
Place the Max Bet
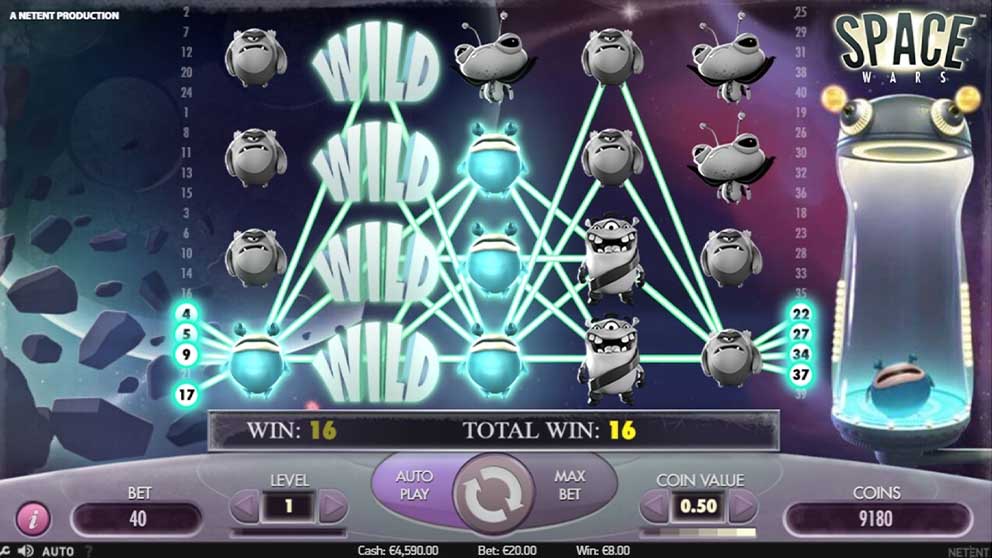(569, 485)
